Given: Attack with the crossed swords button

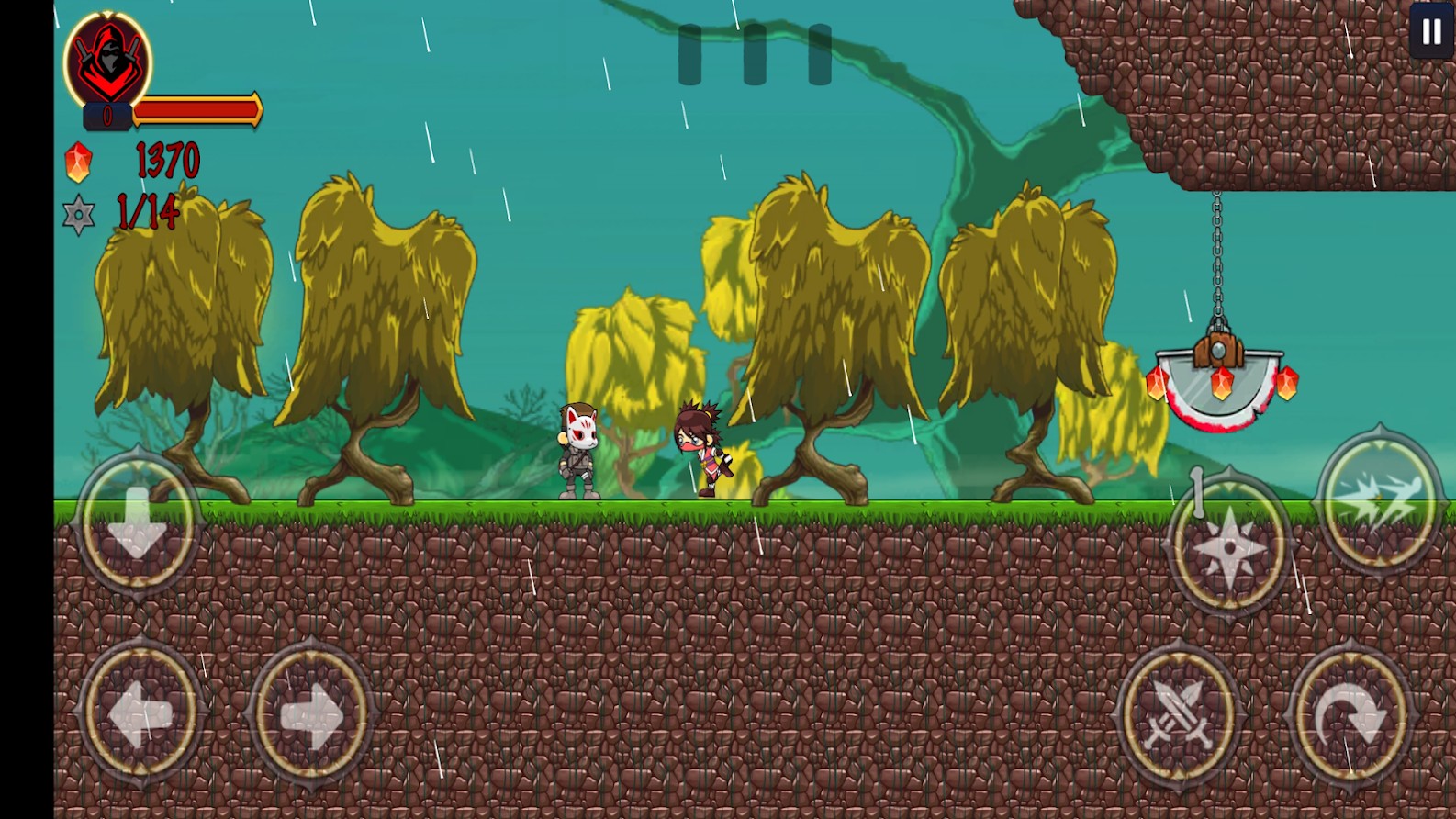Looking at the screenshot, I should point(1181,715).
